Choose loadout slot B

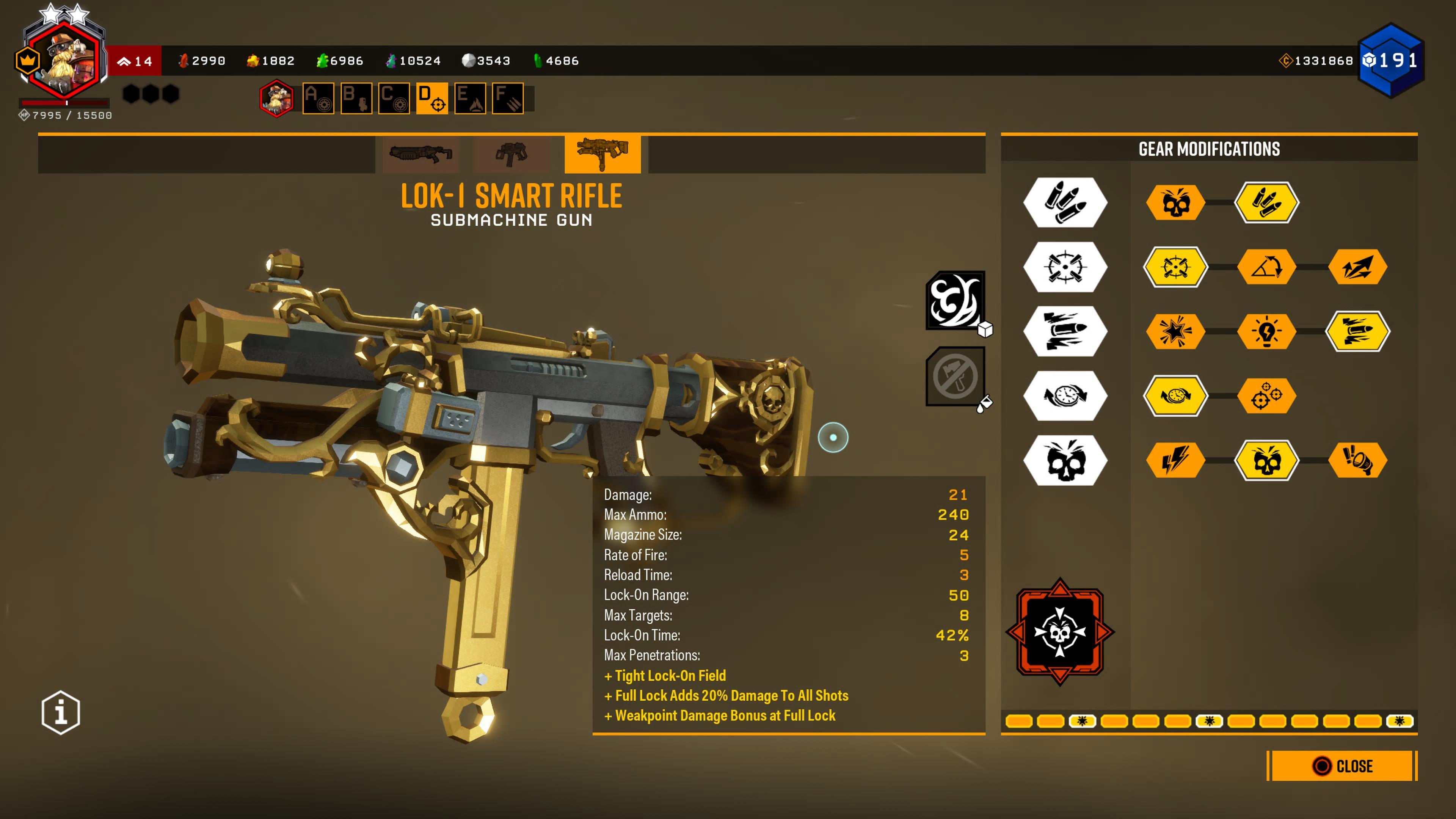point(356,98)
